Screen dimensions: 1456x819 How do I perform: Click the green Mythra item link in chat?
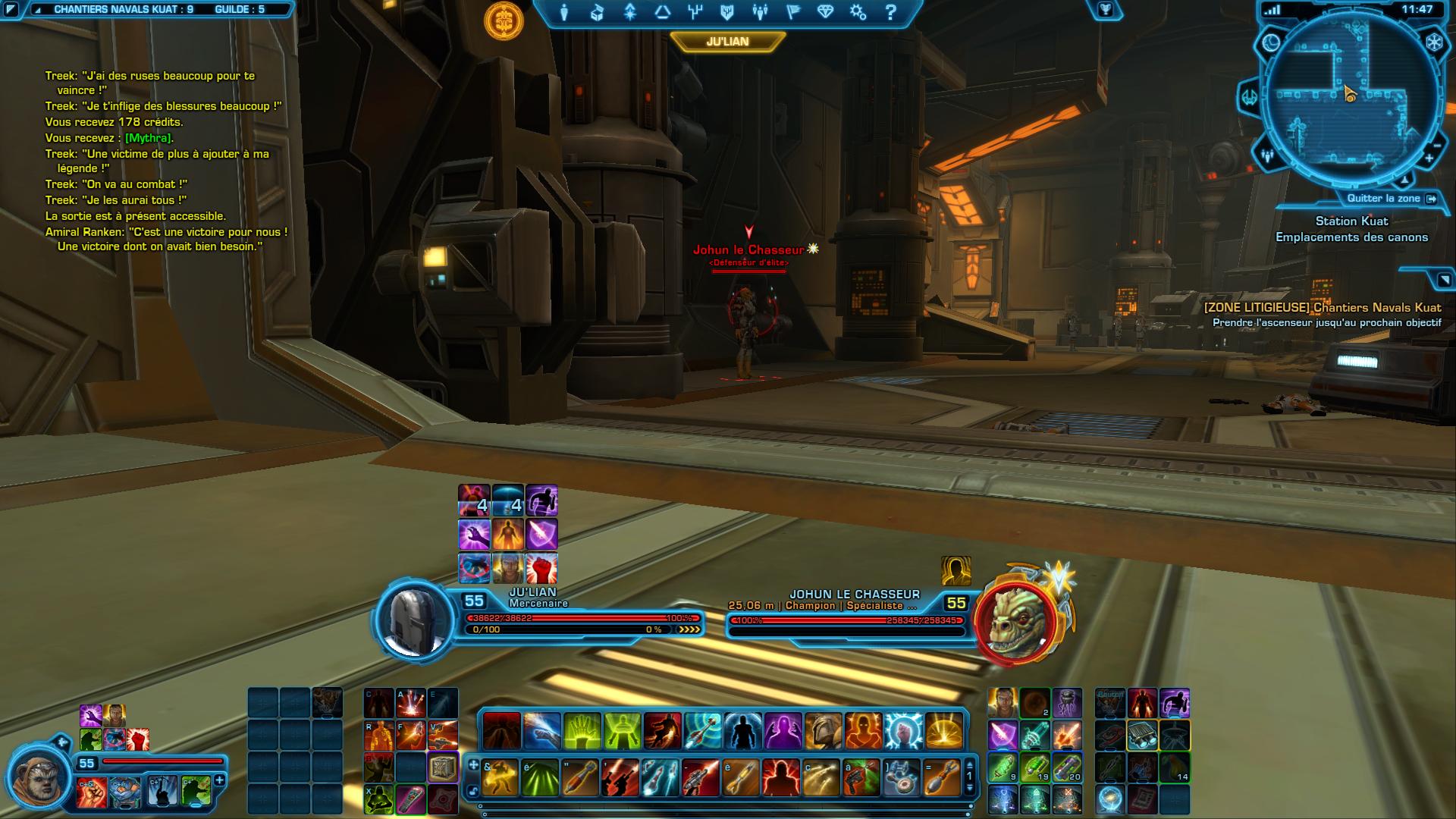[x=148, y=138]
